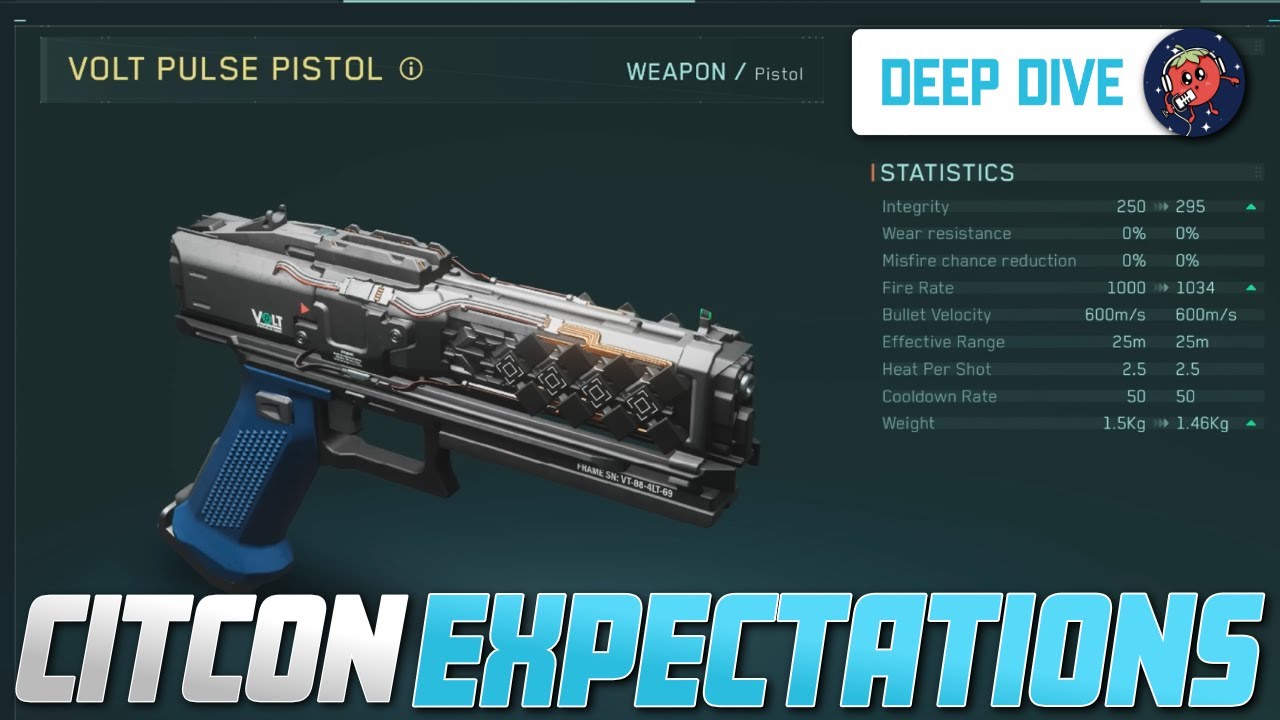Expand details for the Weight stat

(x=908, y=423)
